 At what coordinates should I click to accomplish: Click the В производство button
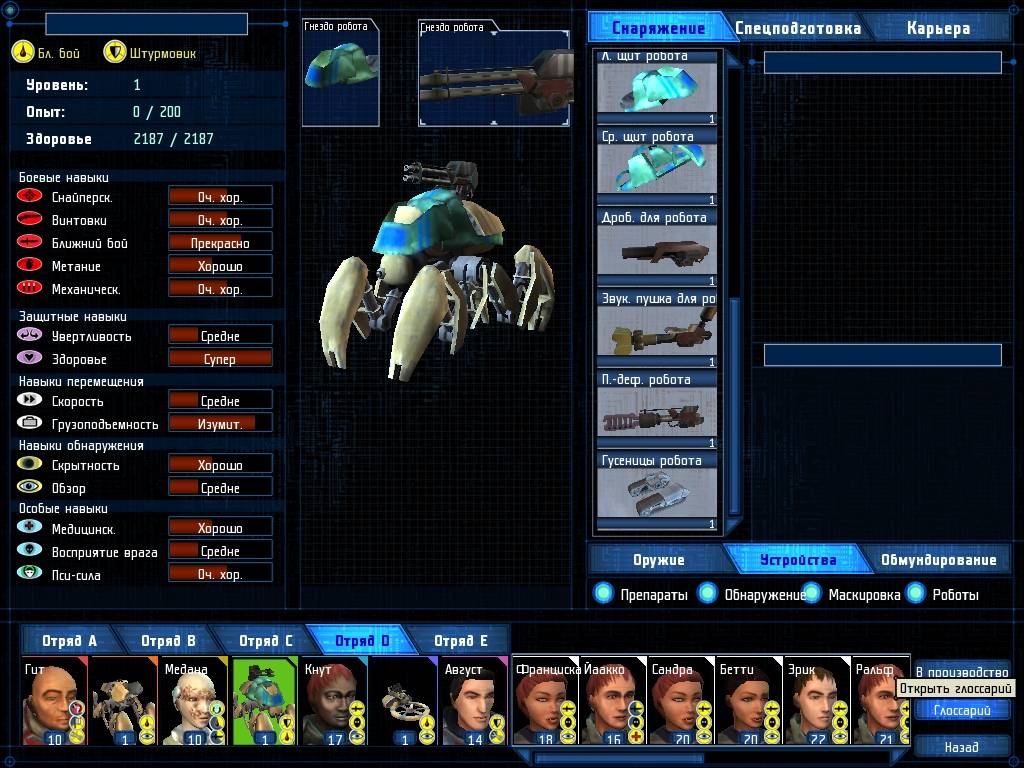click(961, 672)
